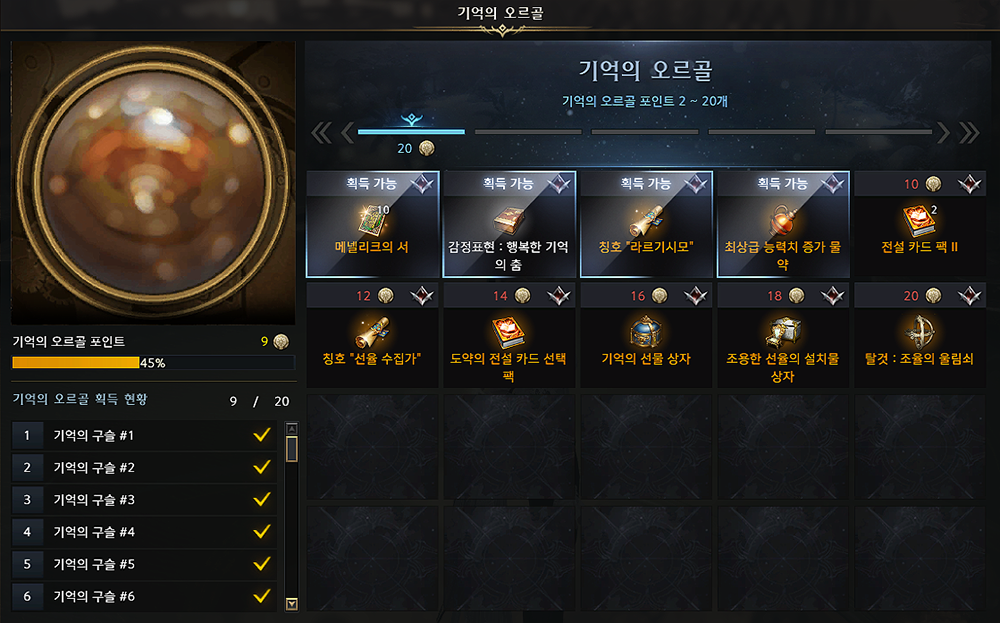Select the 기억의 선물 상자 reward tile

[x=646, y=334]
